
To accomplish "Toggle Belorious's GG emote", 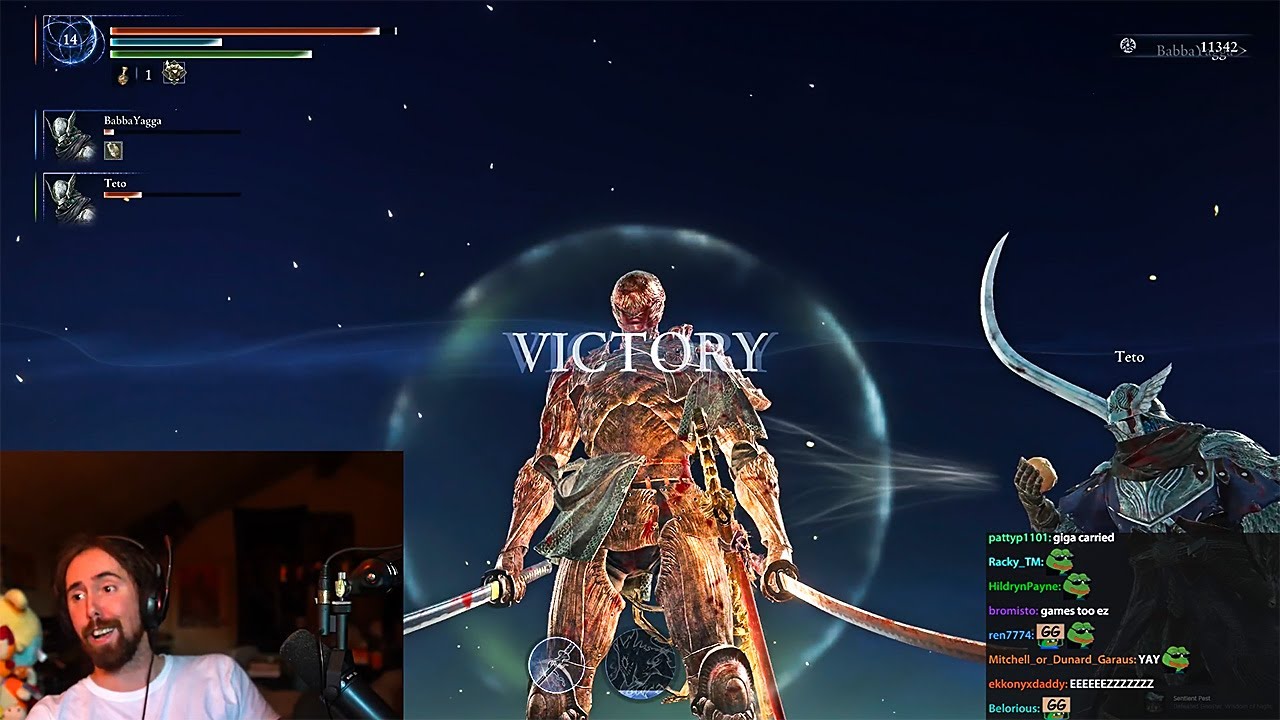I will 1056,705.
